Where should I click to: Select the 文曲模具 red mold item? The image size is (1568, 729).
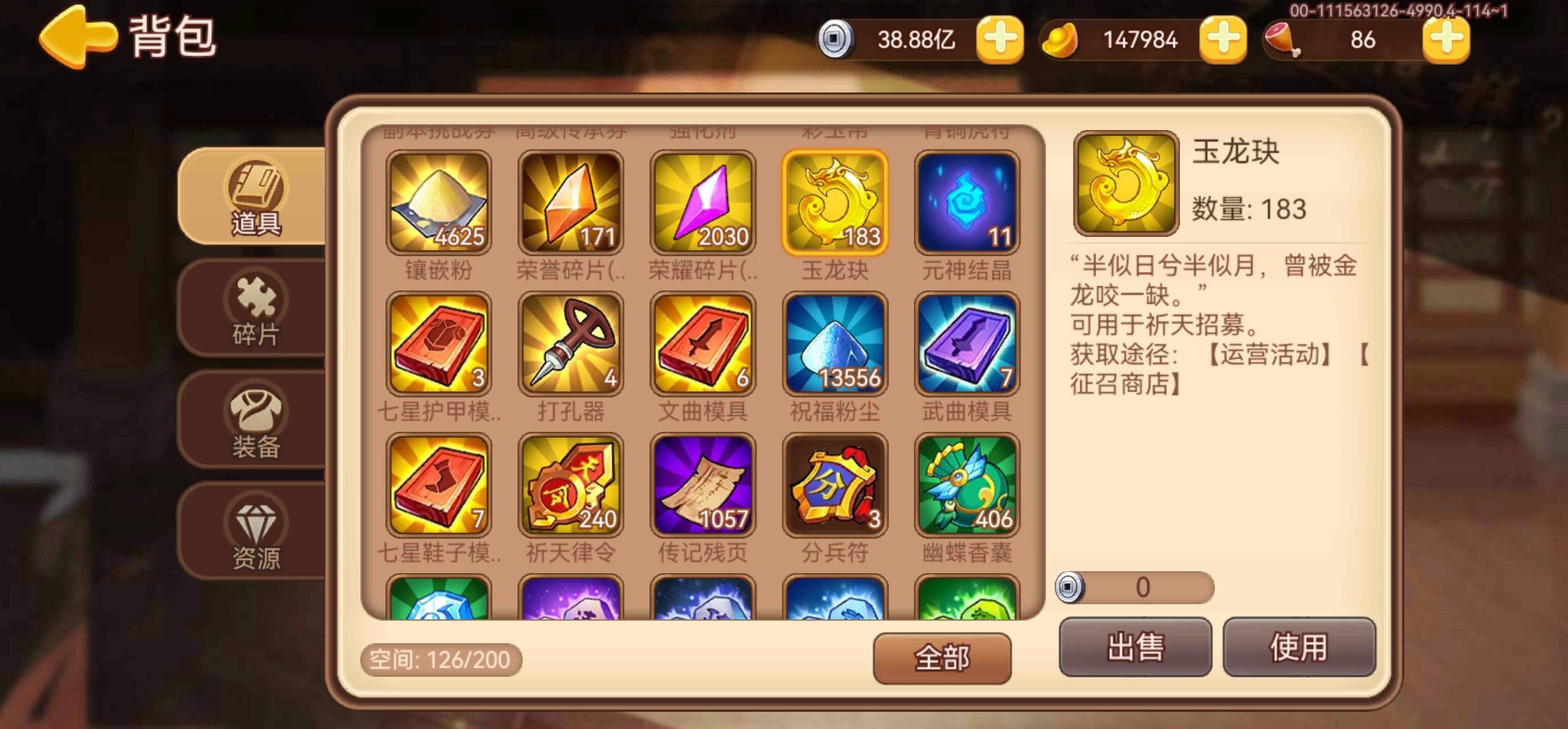702,343
